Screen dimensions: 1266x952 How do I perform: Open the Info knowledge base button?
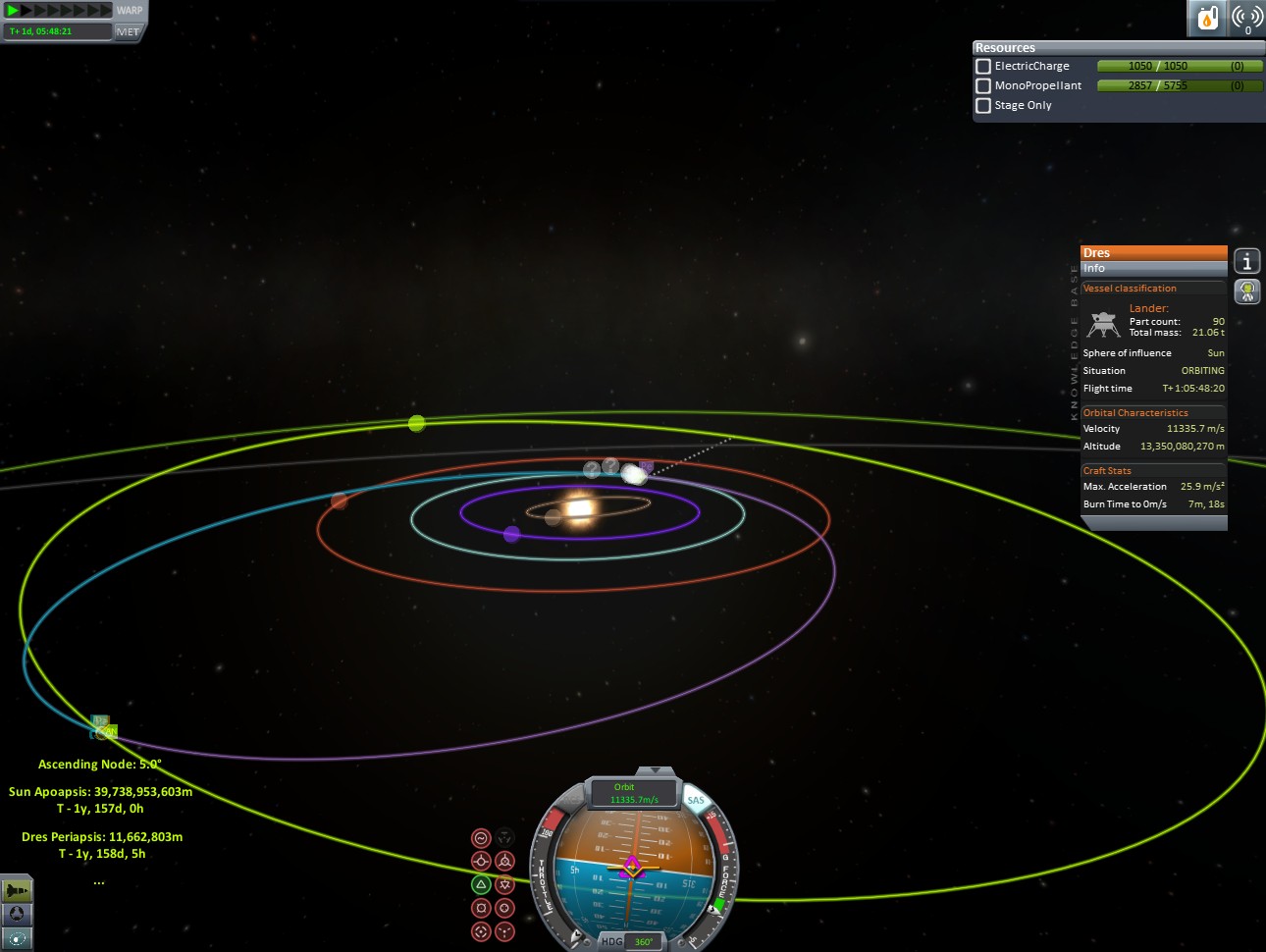coord(1246,261)
